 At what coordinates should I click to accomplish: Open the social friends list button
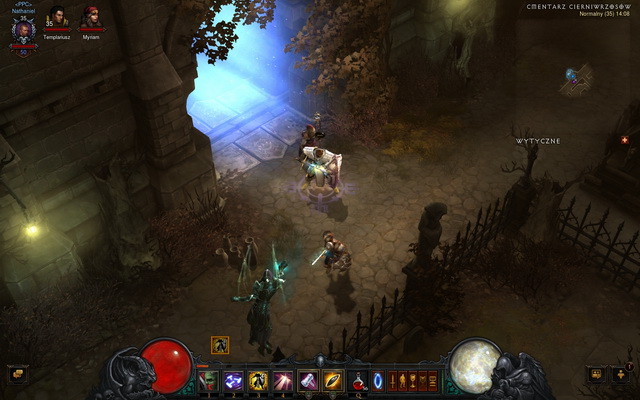tap(596, 374)
